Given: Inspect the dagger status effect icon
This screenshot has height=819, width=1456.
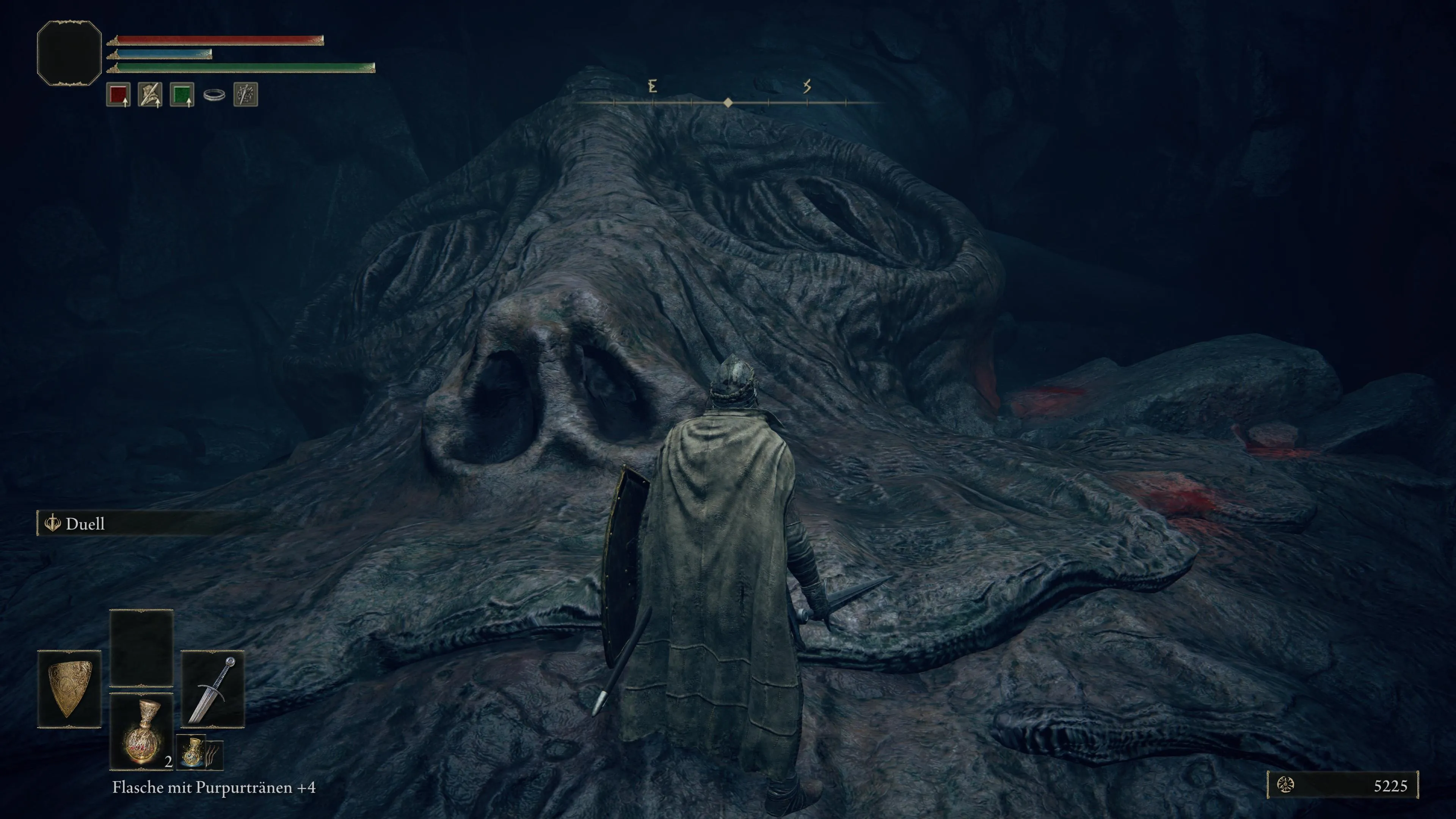Looking at the screenshot, I should [x=245, y=94].
